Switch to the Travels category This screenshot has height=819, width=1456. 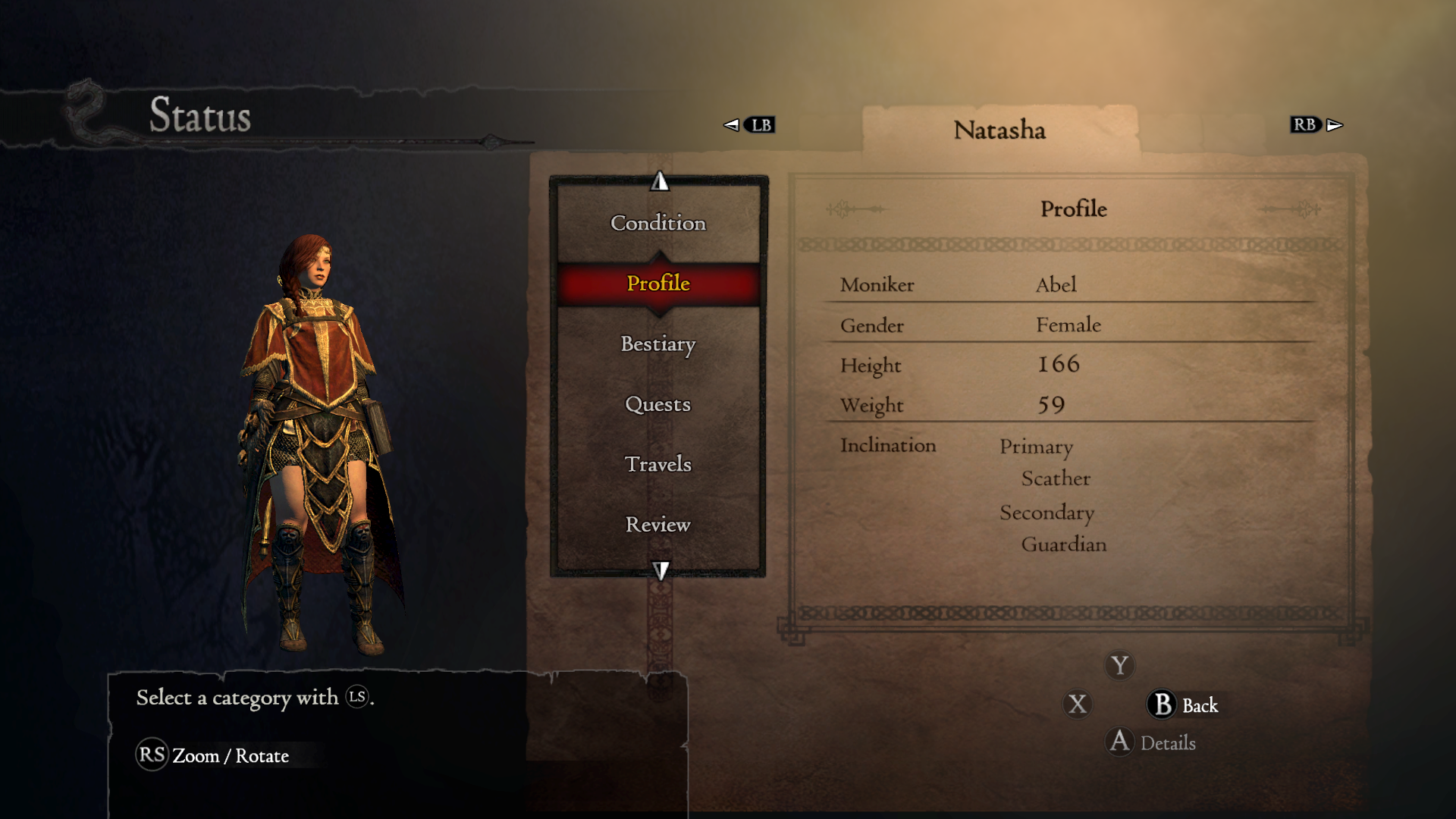click(x=658, y=464)
